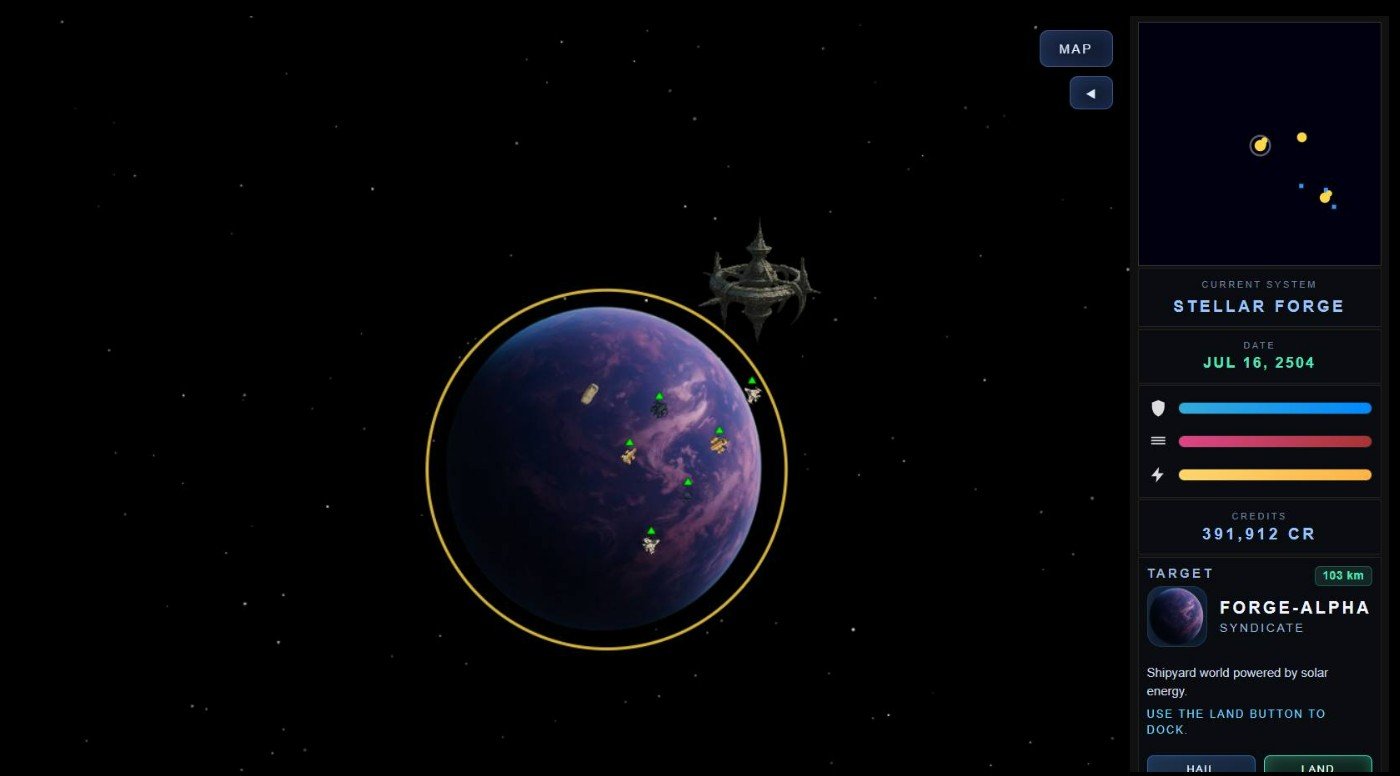Click the orange energy level bar
The image size is (1400, 776).
point(1275,474)
